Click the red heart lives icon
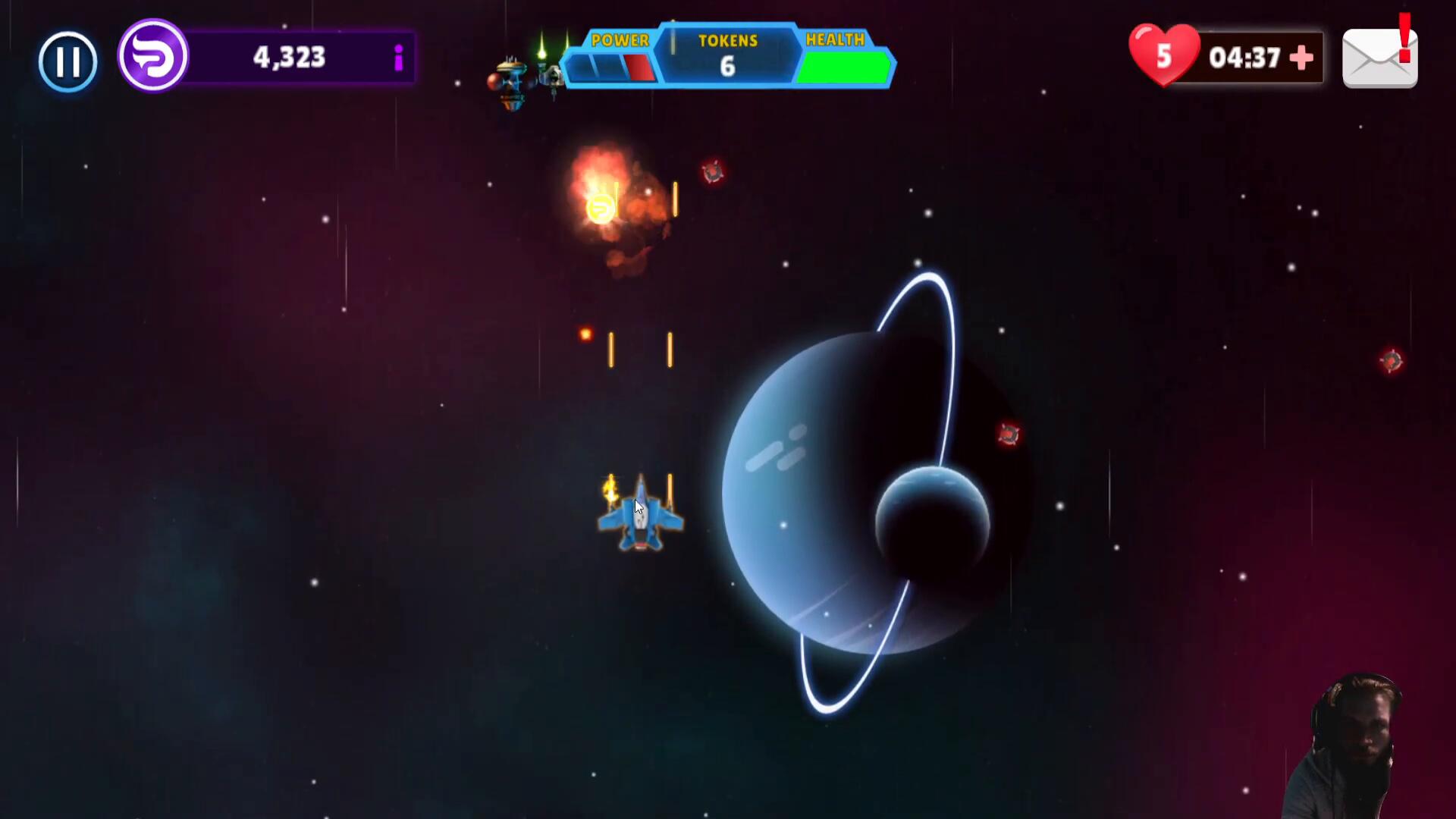The width and height of the screenshot is (1456, 819). (x=1163, y=55)
